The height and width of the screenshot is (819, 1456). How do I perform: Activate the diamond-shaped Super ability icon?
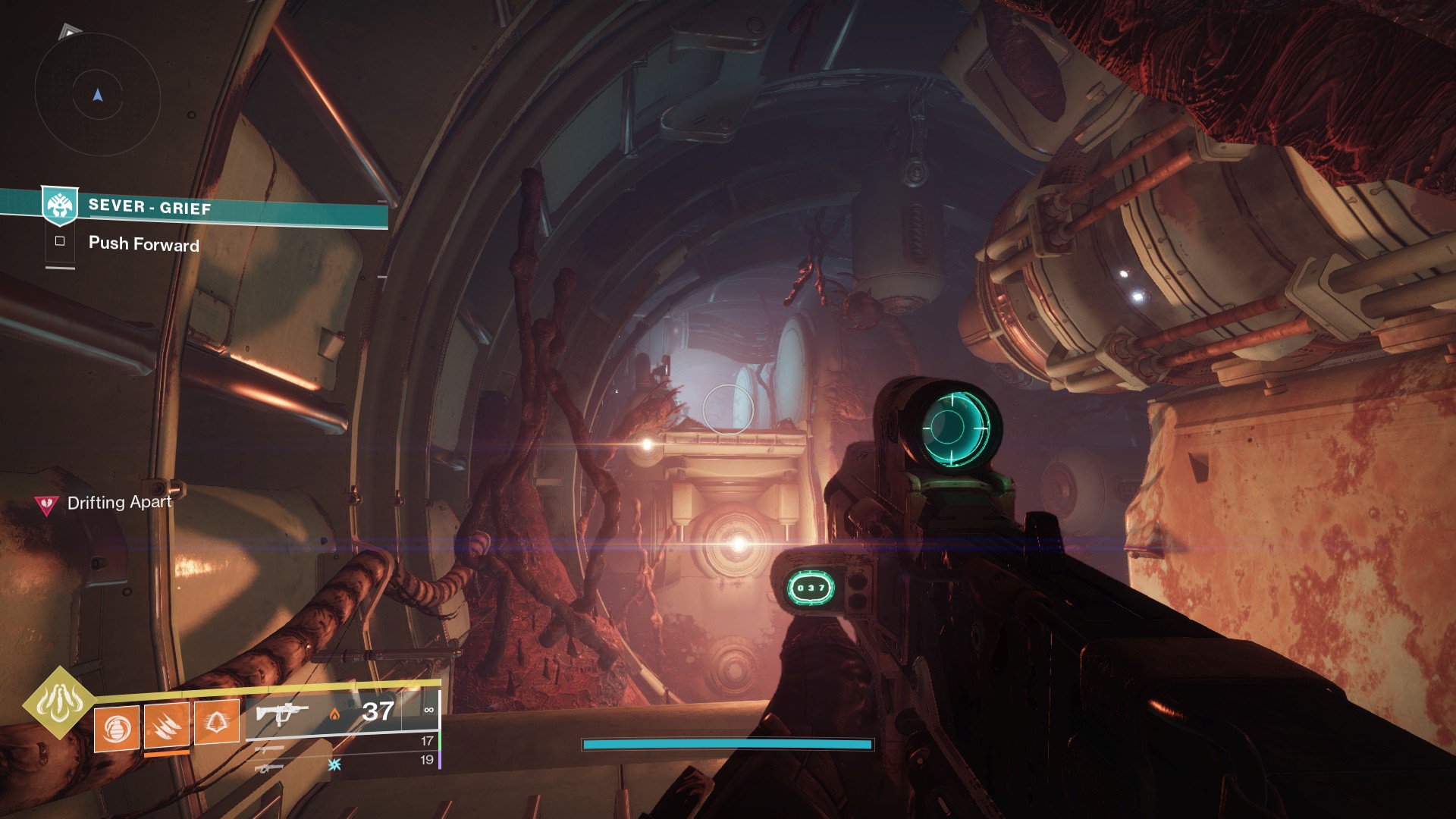tap(59, 702)
